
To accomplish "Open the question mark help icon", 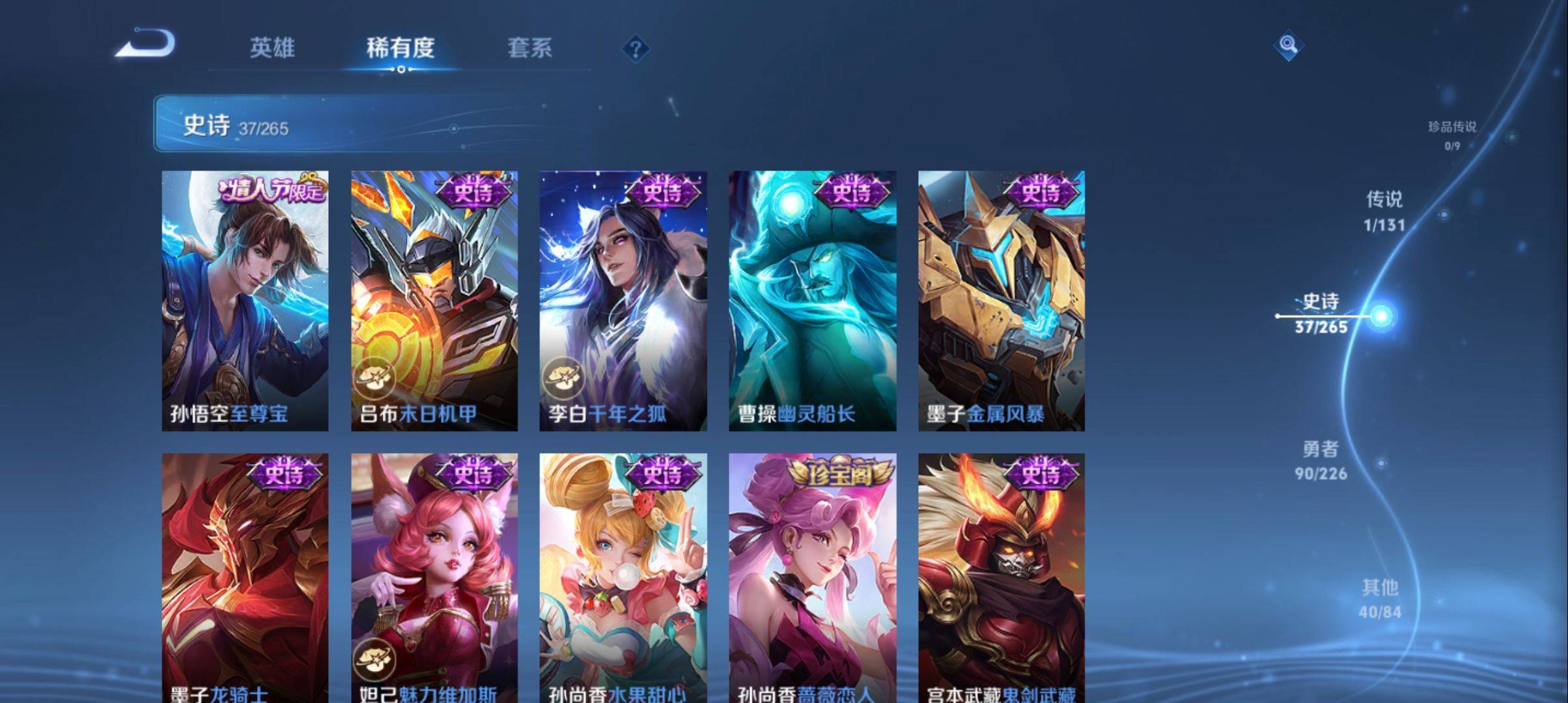I will (636, 49).
